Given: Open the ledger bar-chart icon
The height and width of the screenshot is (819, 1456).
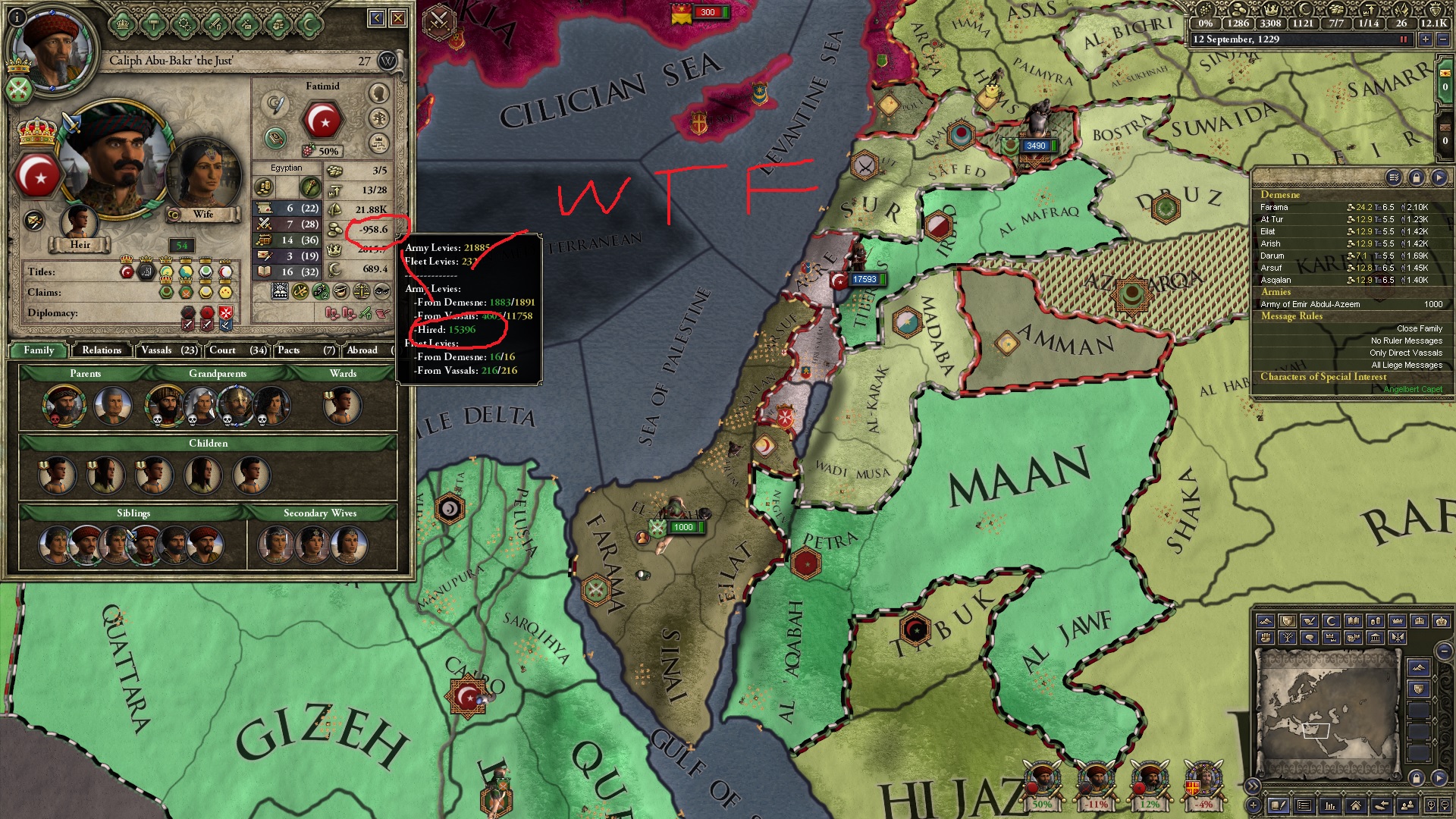Looking at the screenshot, I should (1329, 805).
